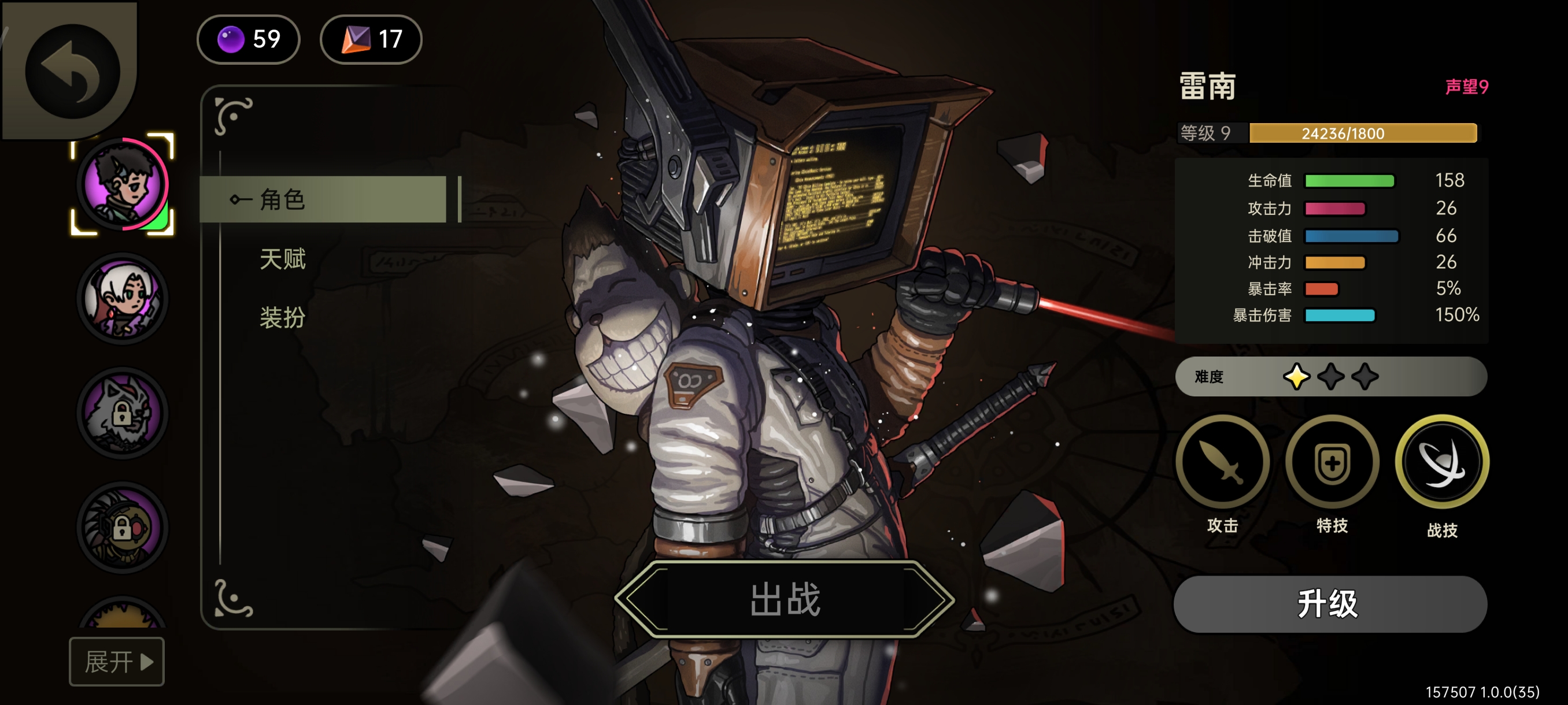Select the 角色 tab

[x=323, y=199]
